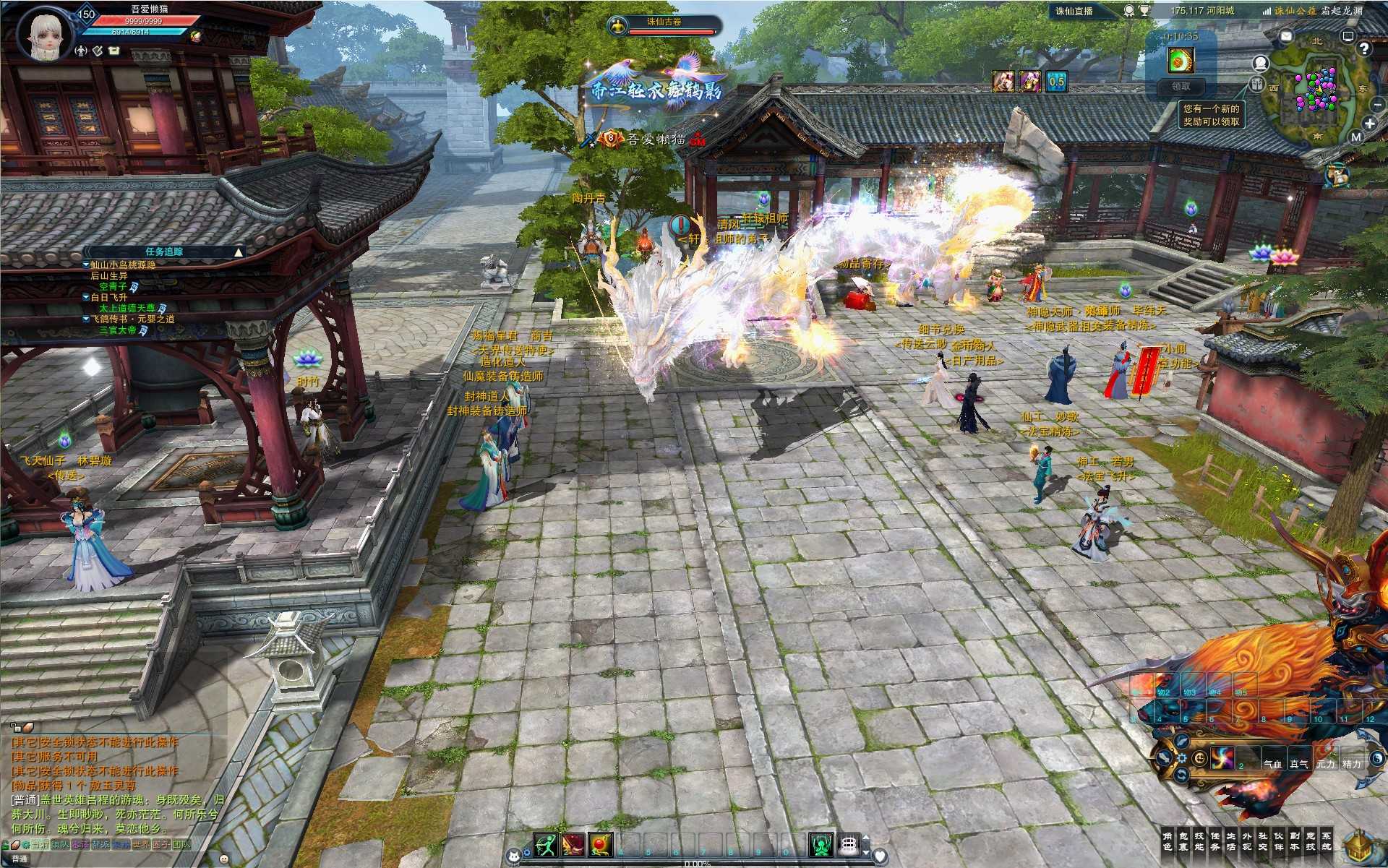The width and height of the screenshot is (1388, 868).
Task: Open the 诛仙直播 live stream tab
Action: (x=1074, y=11)
